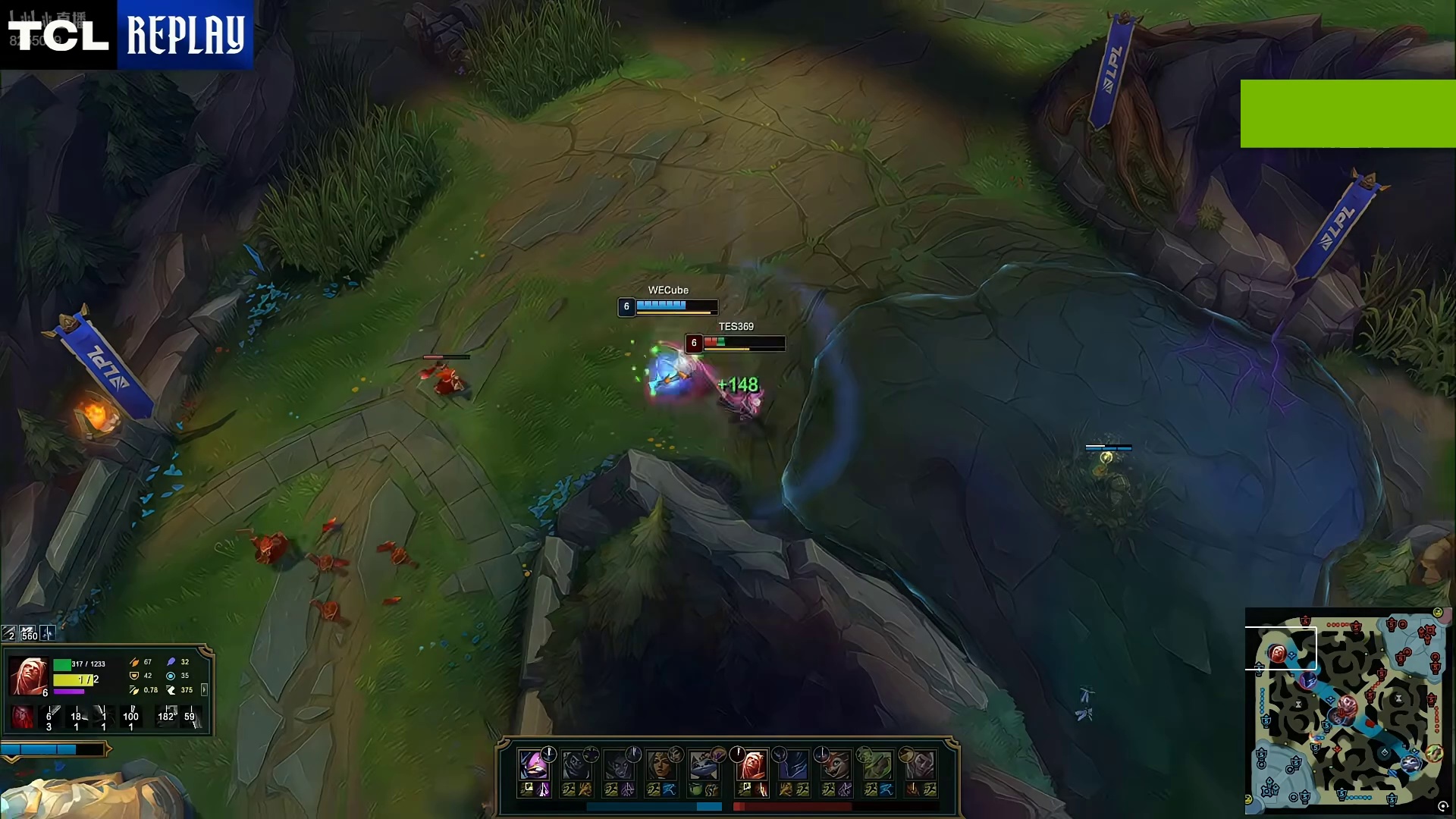Expand the champion stats panel arrow
The width and height of the screenshot is (1456, 819).
(204, 689)
